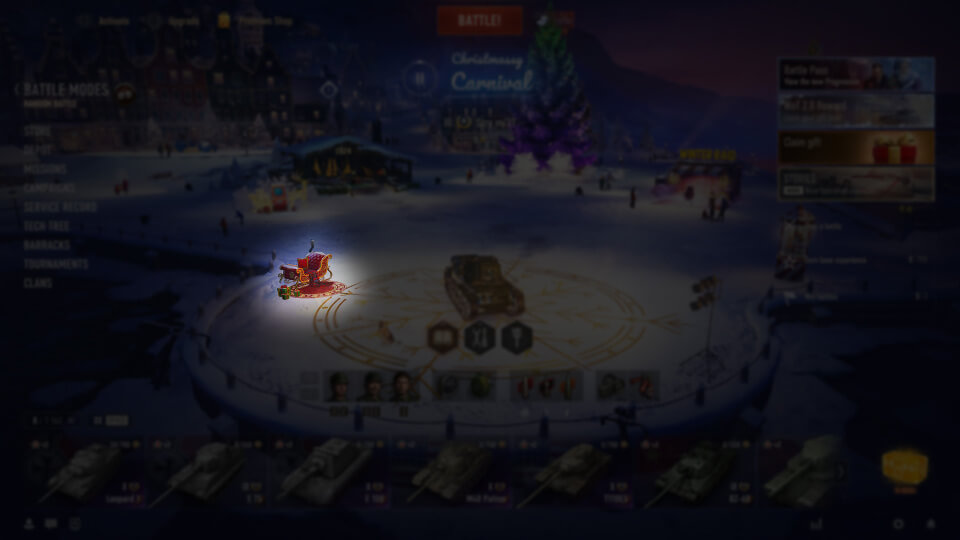The image size is (960, 540).
Task: Open the Tournaments menu entry
Action: [56, 264]
